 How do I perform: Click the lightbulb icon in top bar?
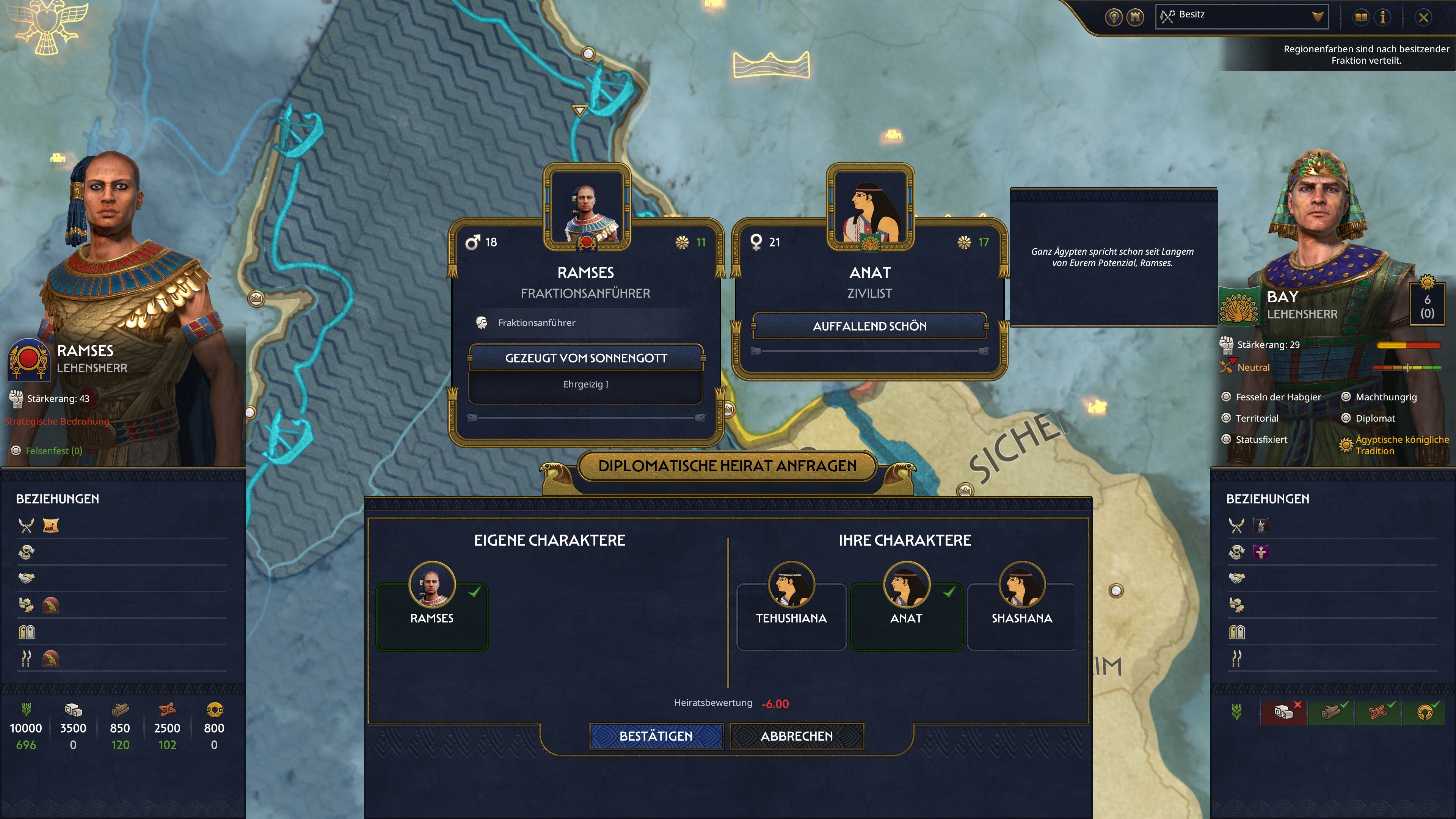1114,17
